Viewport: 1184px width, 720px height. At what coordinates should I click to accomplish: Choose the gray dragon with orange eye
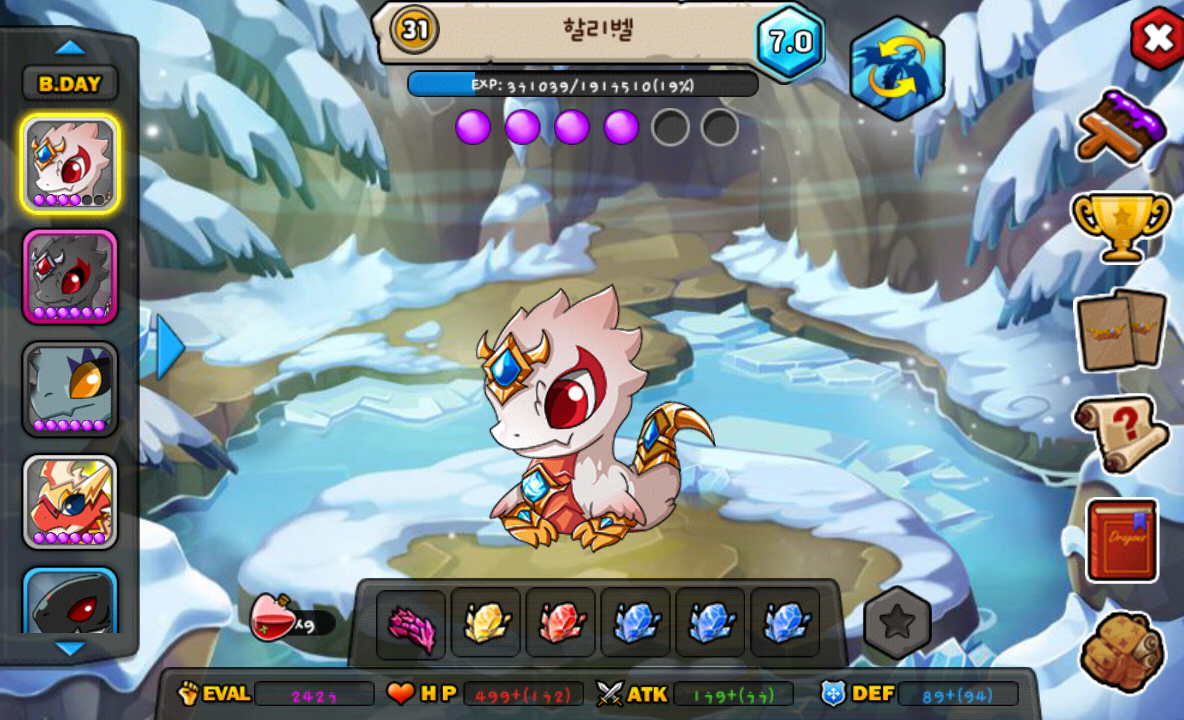click(x=70, y=389)
